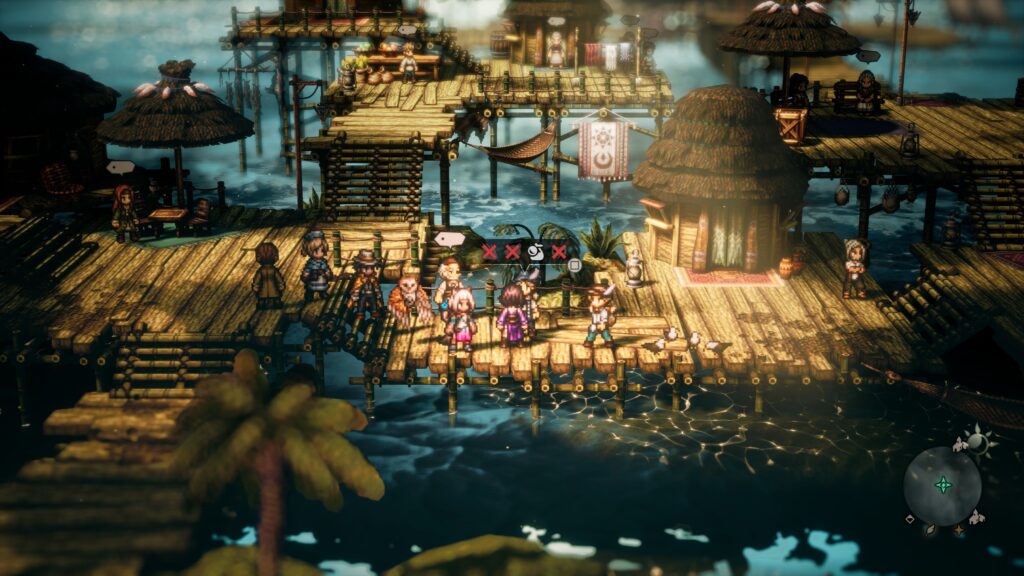Click the circular minimap radar
The height and width of the screenshot is (576, 1024).
(x=942, y=486)
